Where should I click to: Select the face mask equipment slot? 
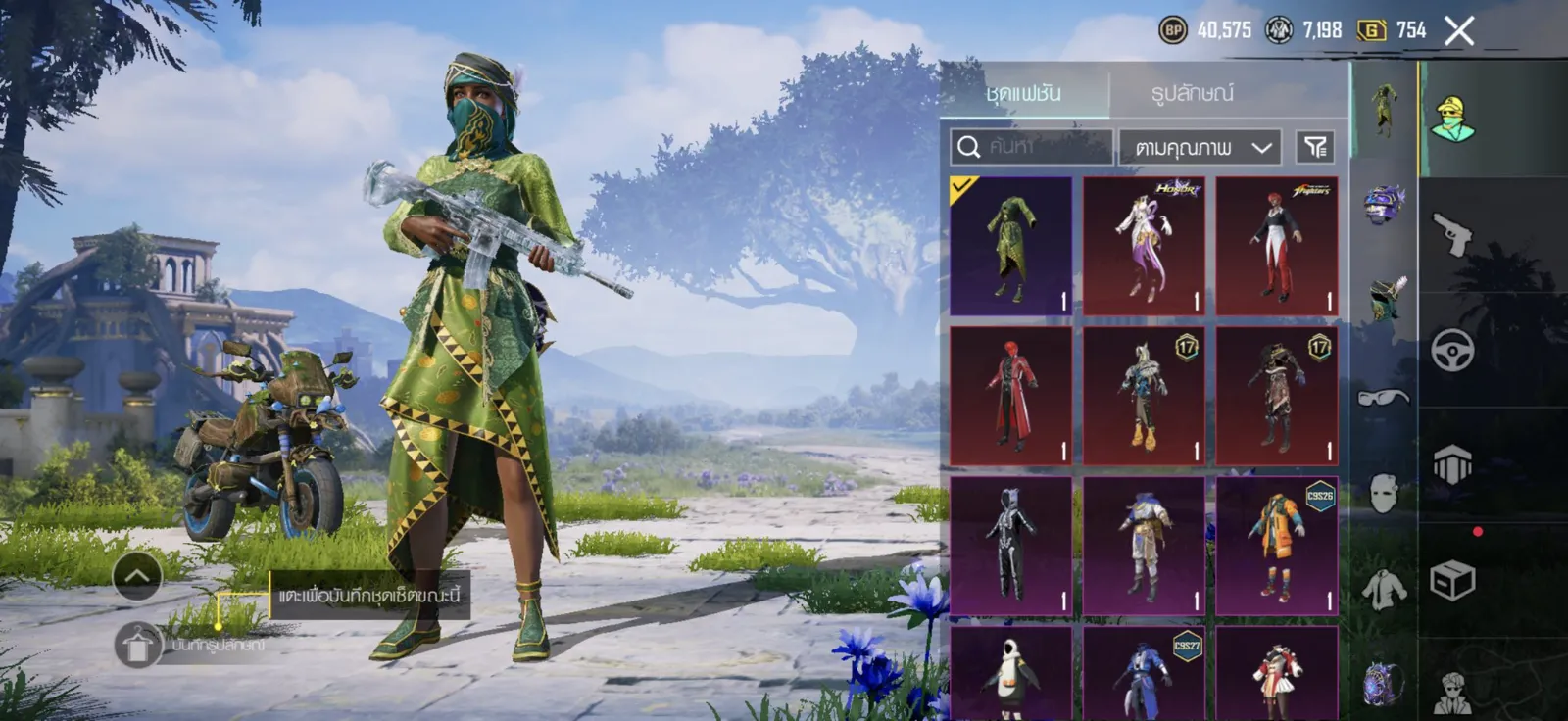pos(1383,493)
